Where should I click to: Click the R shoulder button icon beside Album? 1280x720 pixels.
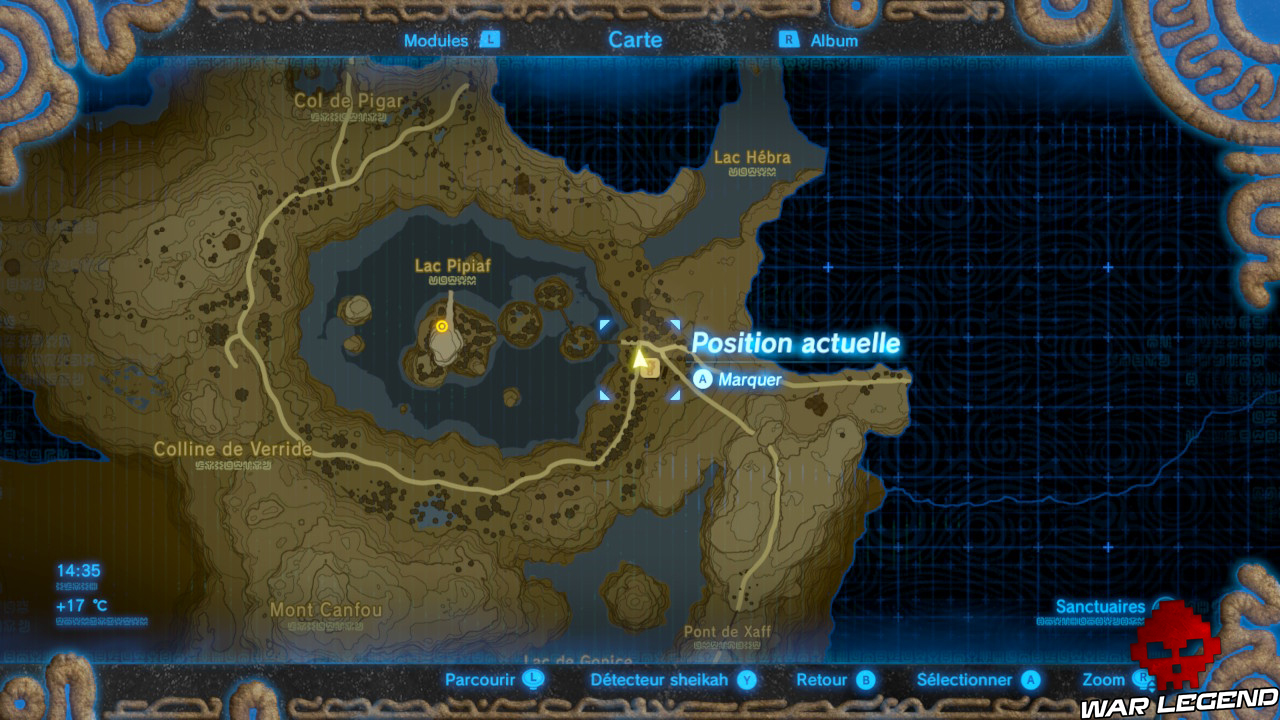click(789, 41)
